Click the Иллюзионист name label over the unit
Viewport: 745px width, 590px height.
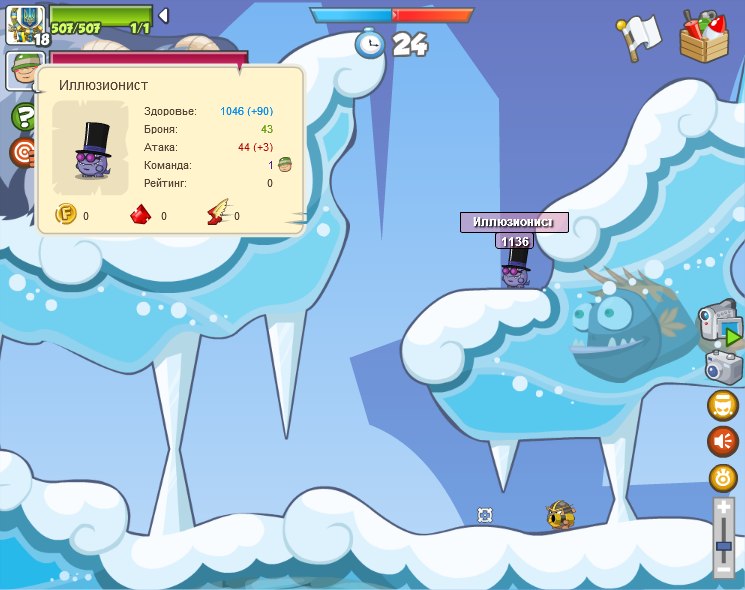tap(514, 222)
